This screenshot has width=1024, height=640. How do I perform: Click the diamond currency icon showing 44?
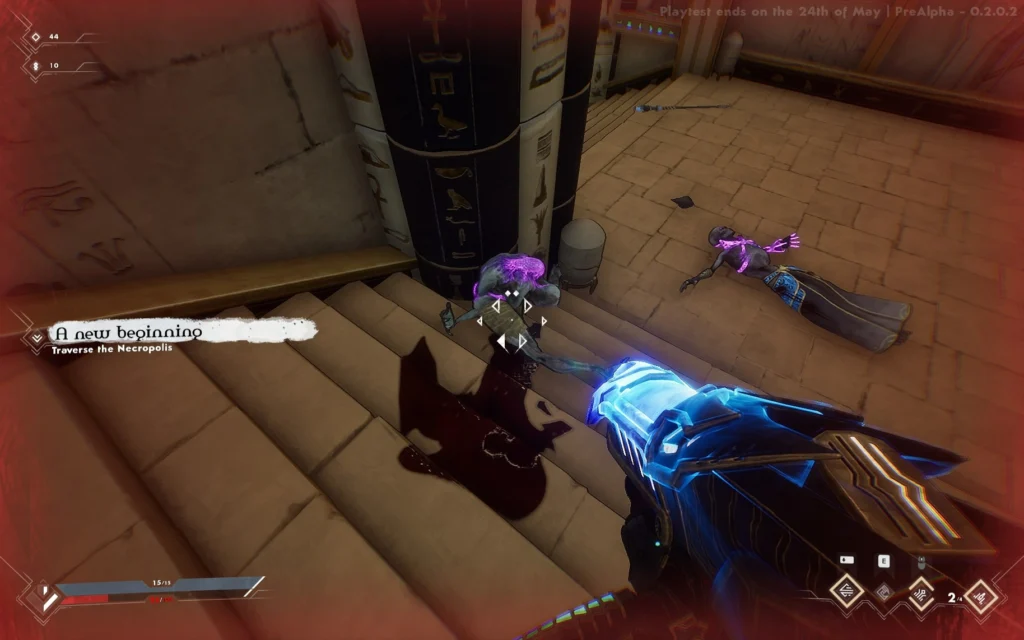[x=36, y=37]
